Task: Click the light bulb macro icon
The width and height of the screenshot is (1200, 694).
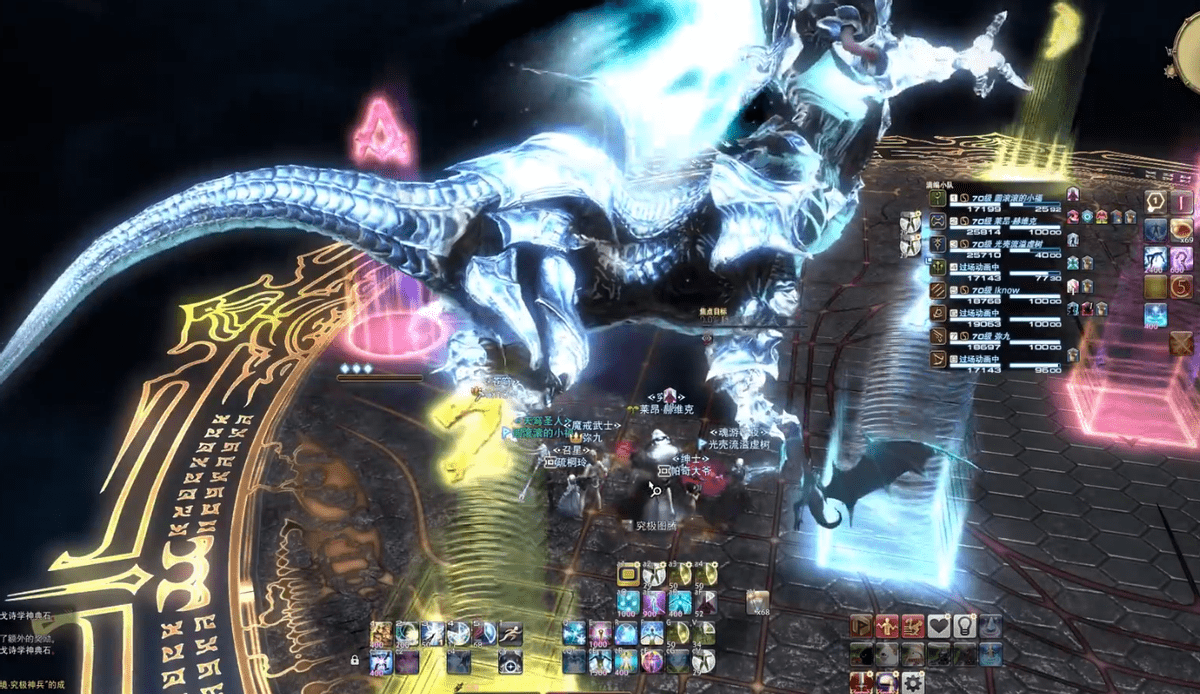Action: coord(964,626)
